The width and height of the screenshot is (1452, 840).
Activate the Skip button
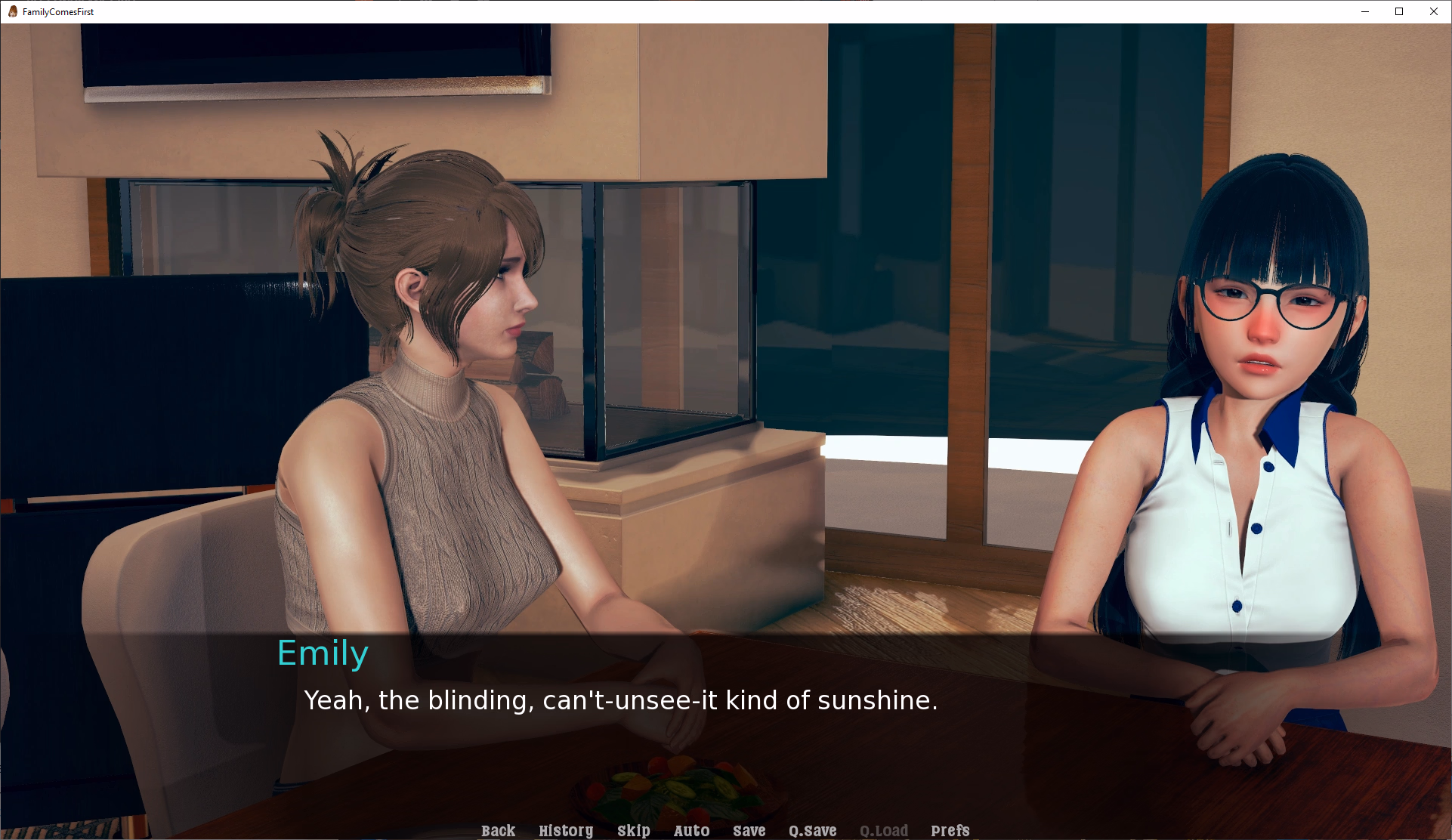(x=633, y=830)
